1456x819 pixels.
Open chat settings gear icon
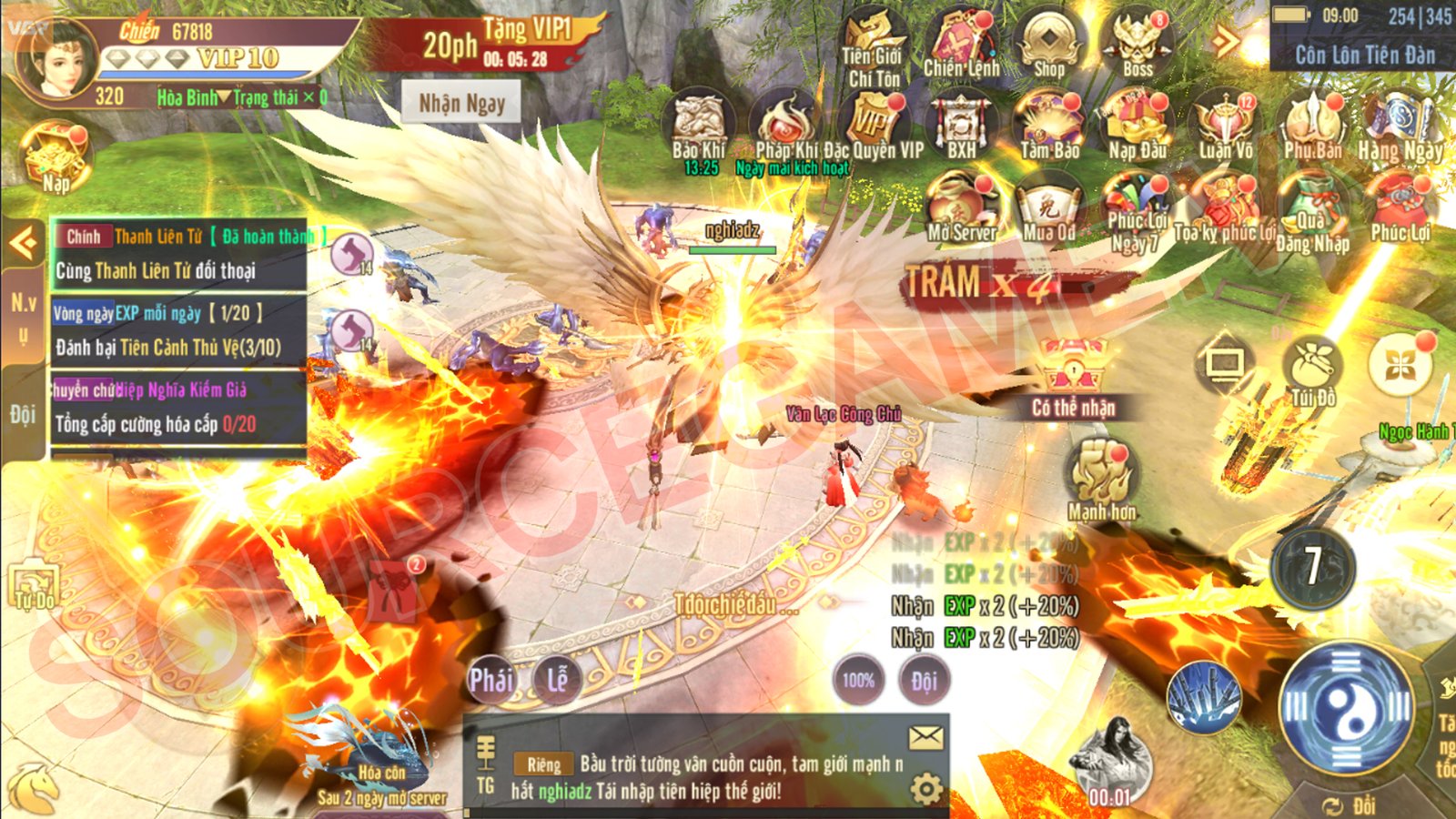926,788
